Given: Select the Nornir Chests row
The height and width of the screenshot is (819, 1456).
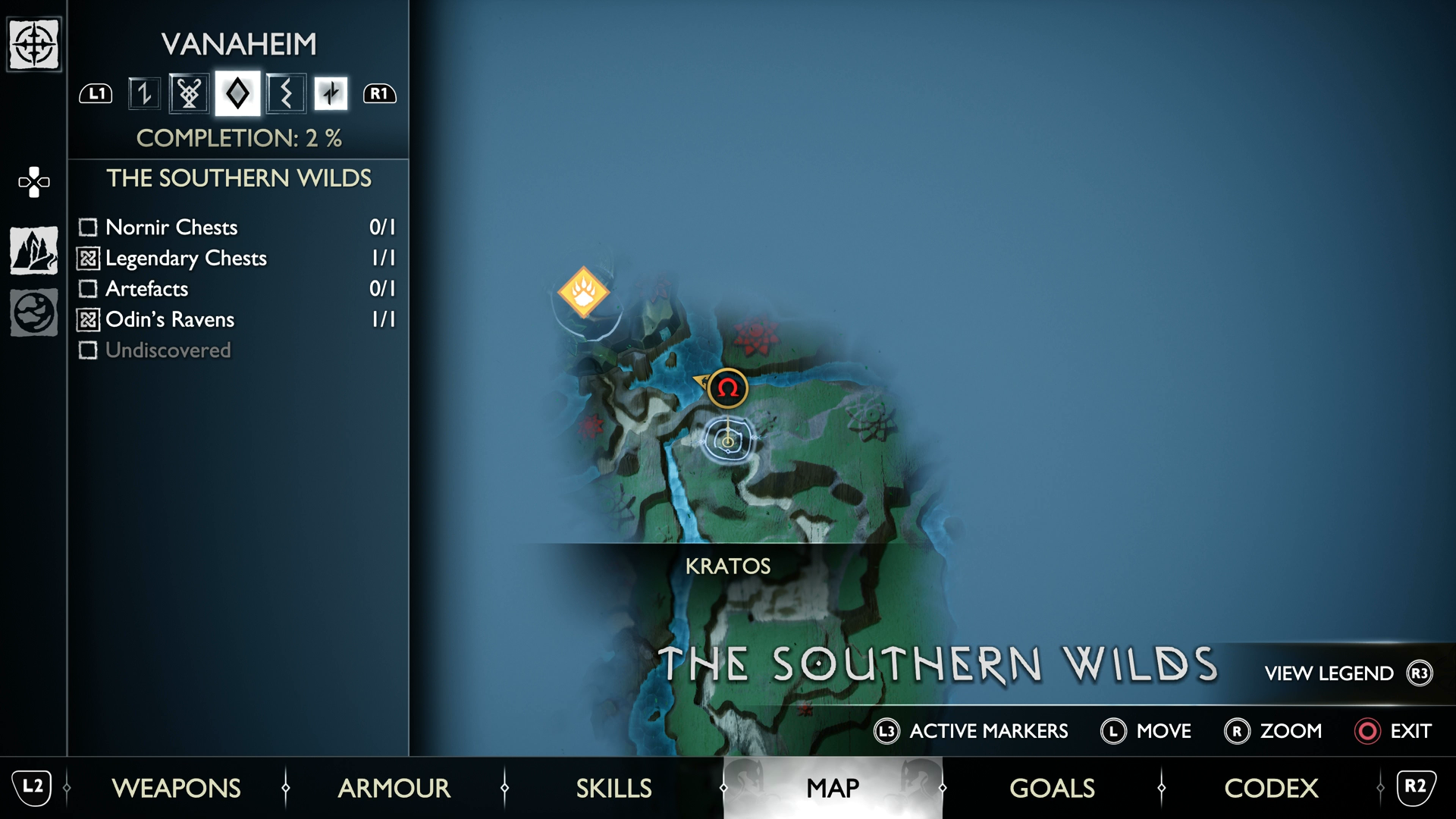Looking at the screenshot, I should pos(237,227).
